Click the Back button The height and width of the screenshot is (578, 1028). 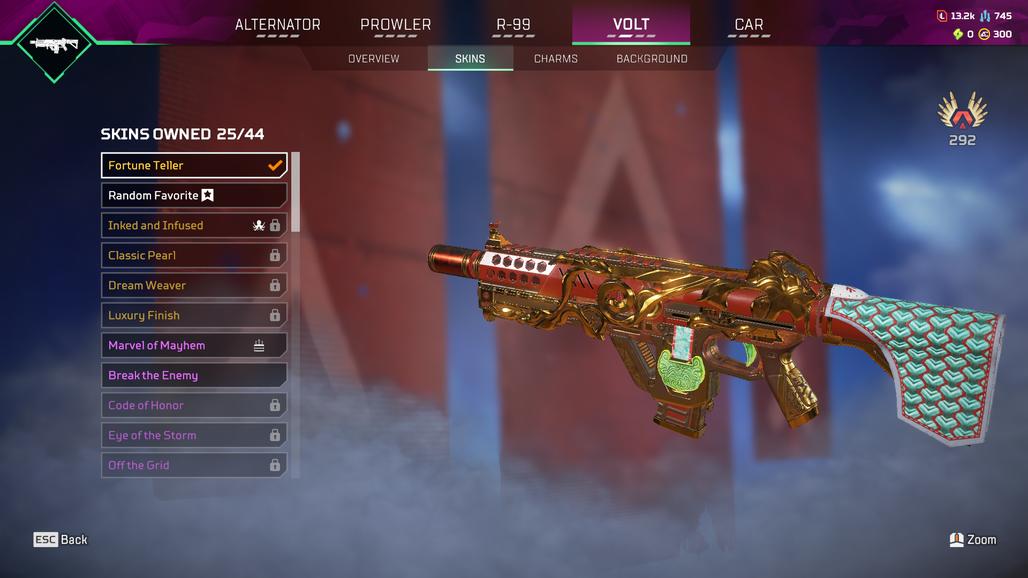click(61, 540)
